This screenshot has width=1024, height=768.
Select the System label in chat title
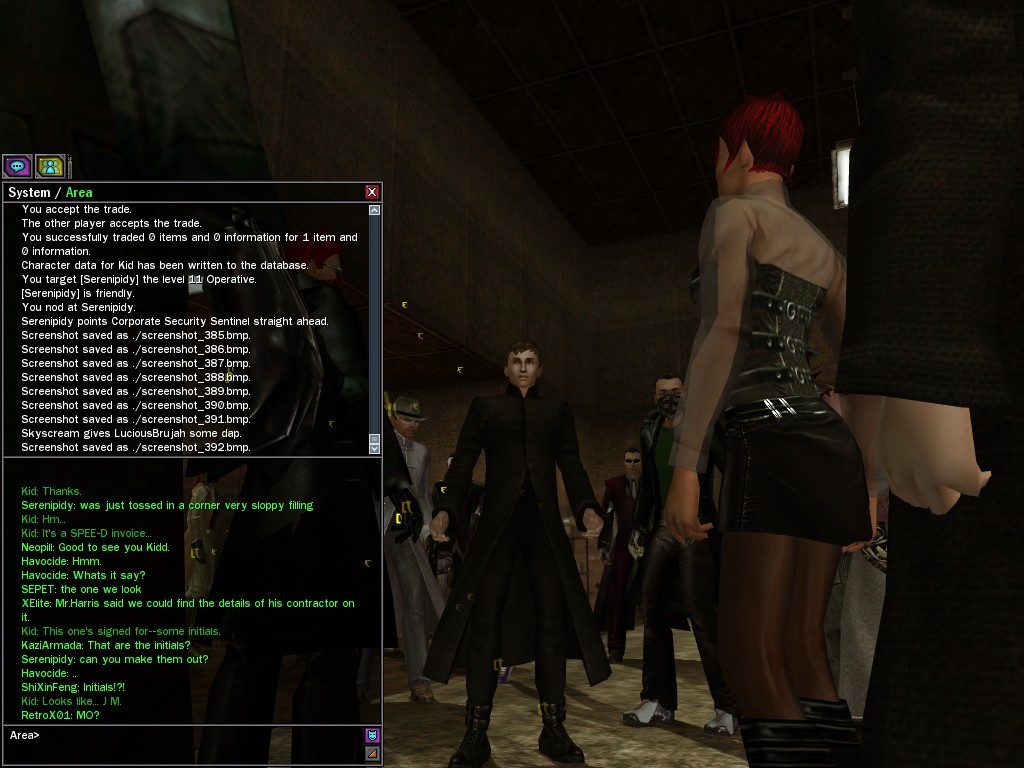click(x=29, y=192)
